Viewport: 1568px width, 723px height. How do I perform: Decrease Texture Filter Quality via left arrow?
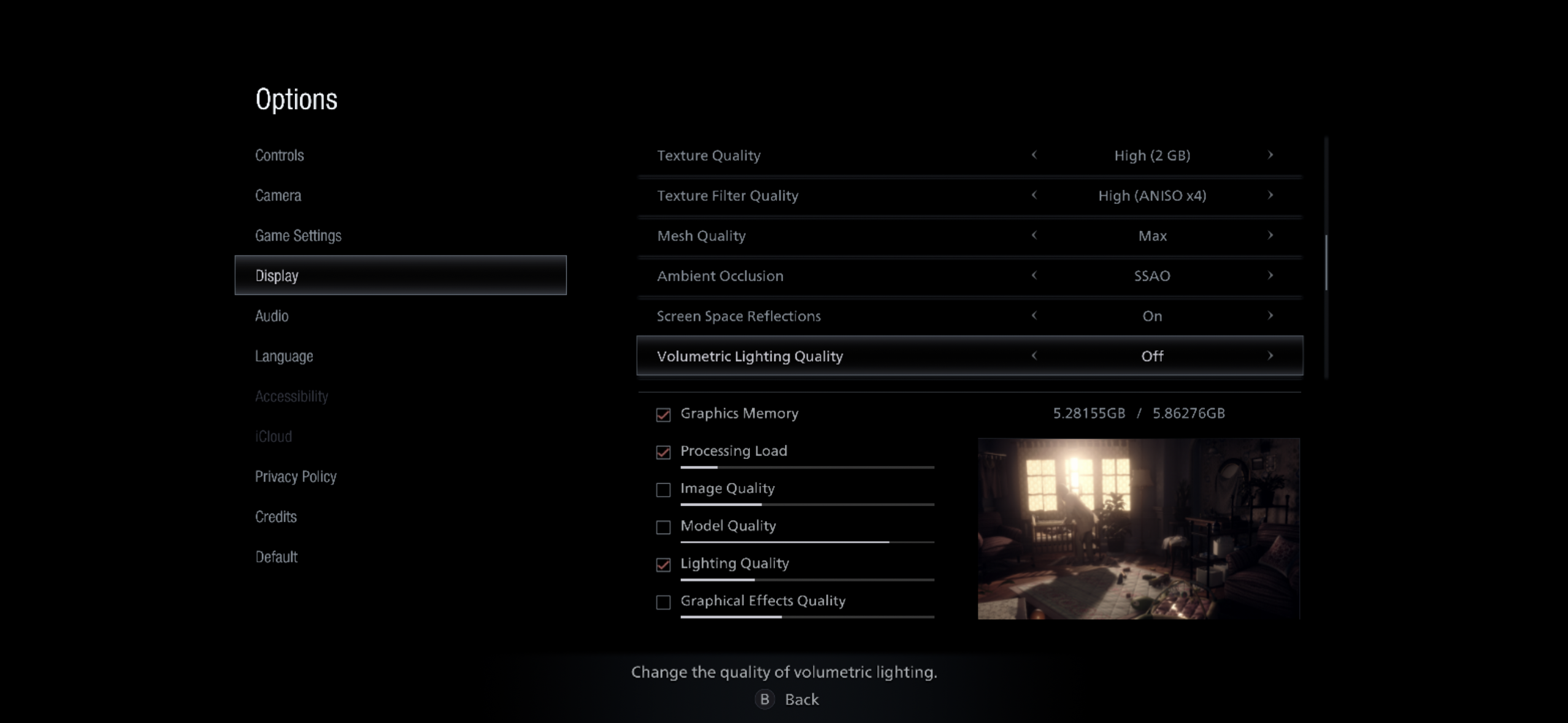(x=1034, y=196)
